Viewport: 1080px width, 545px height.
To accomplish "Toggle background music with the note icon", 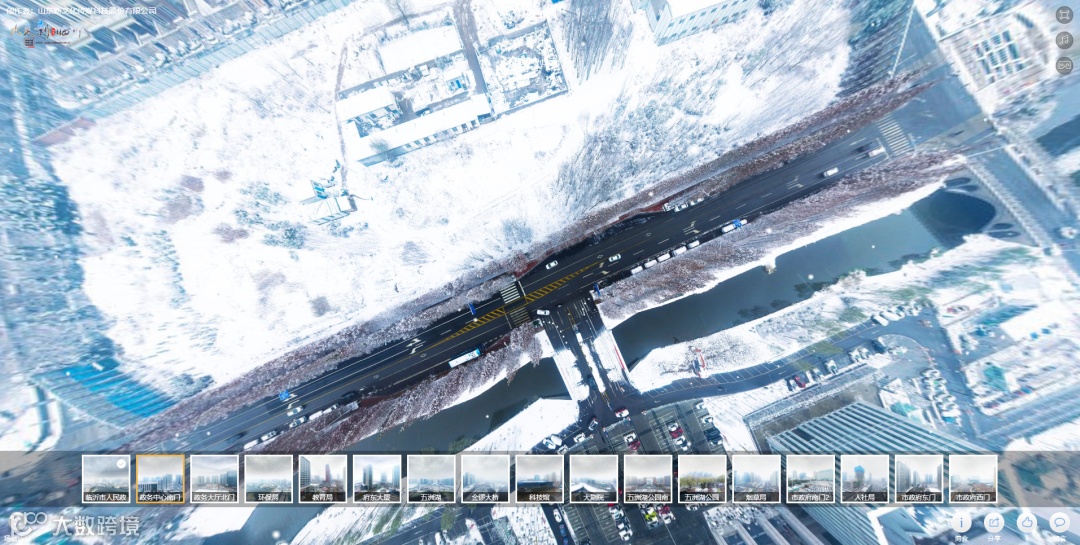I will point(1064,40).
